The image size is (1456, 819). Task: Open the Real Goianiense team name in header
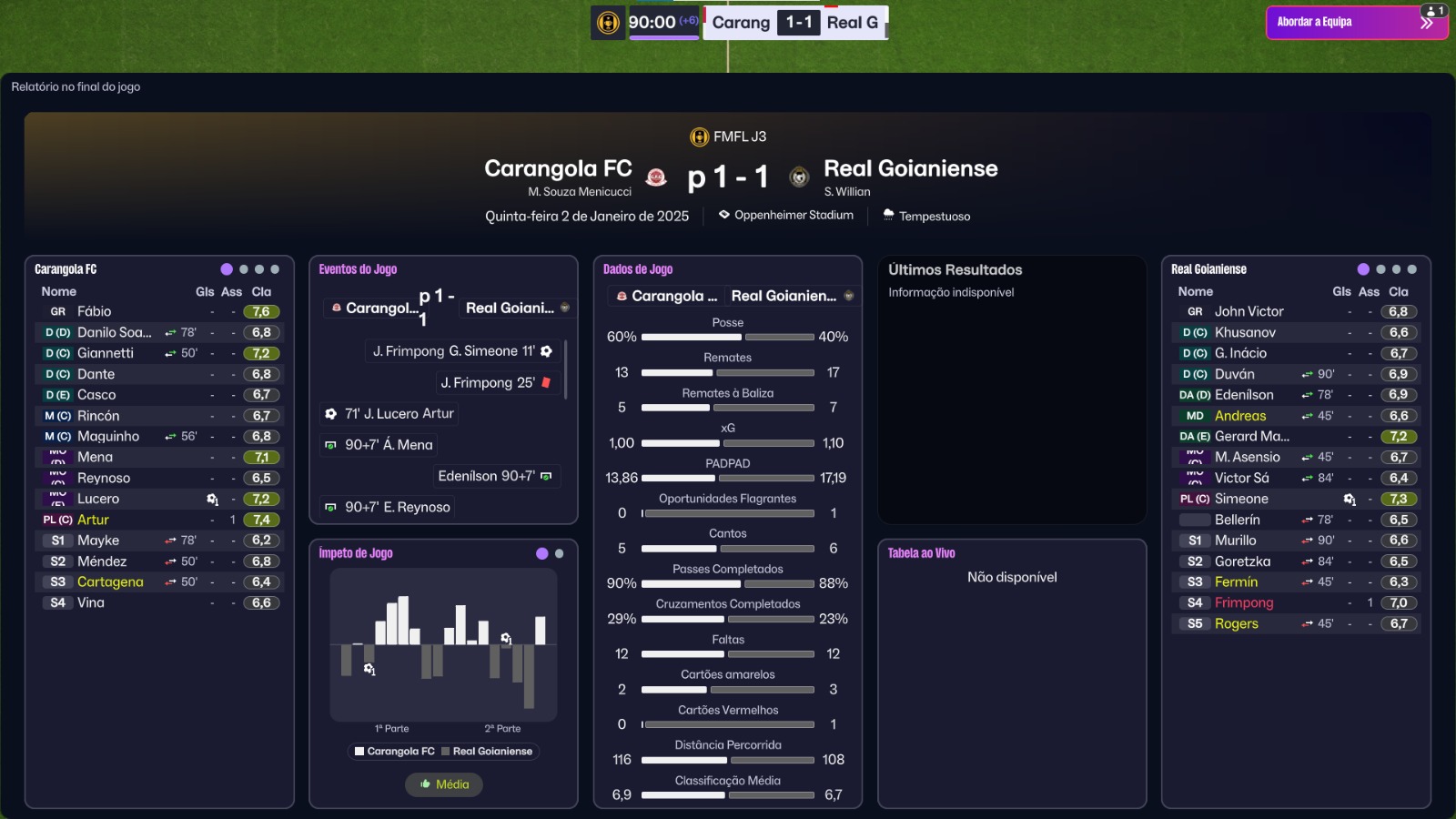pos(910,168)
